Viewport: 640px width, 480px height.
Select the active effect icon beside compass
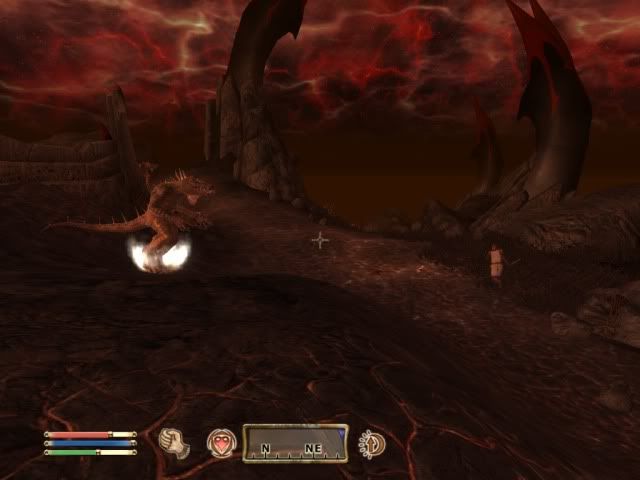[374, 443]
